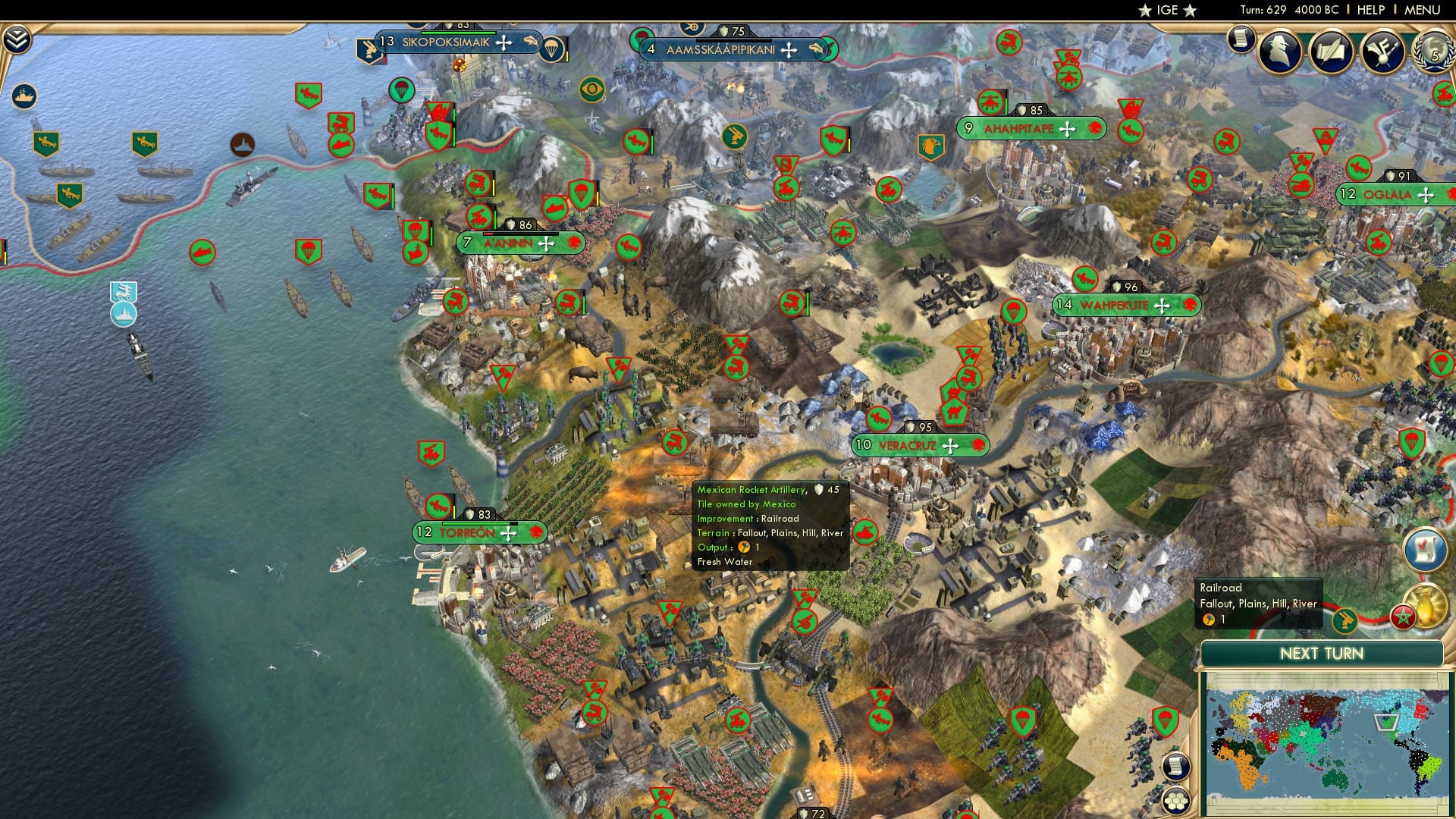Toggle strategic view with the hex grid icon
1456x819 pixels.
pyautogui.click(x=1175, y=801)
